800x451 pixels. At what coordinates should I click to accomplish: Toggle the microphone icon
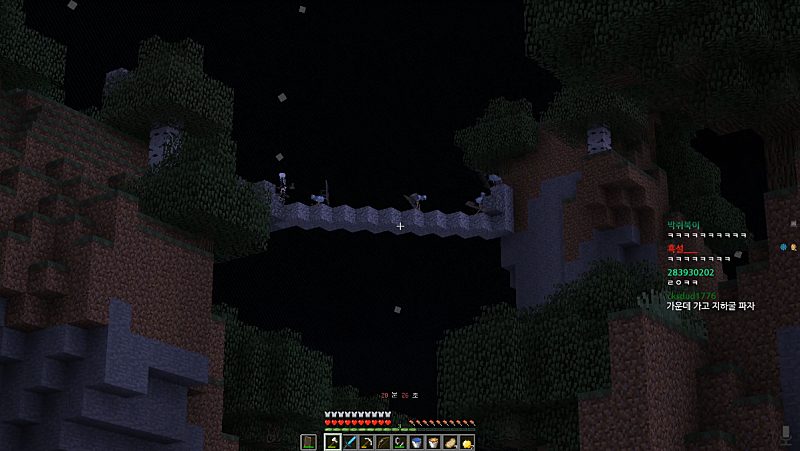[786, 434]
